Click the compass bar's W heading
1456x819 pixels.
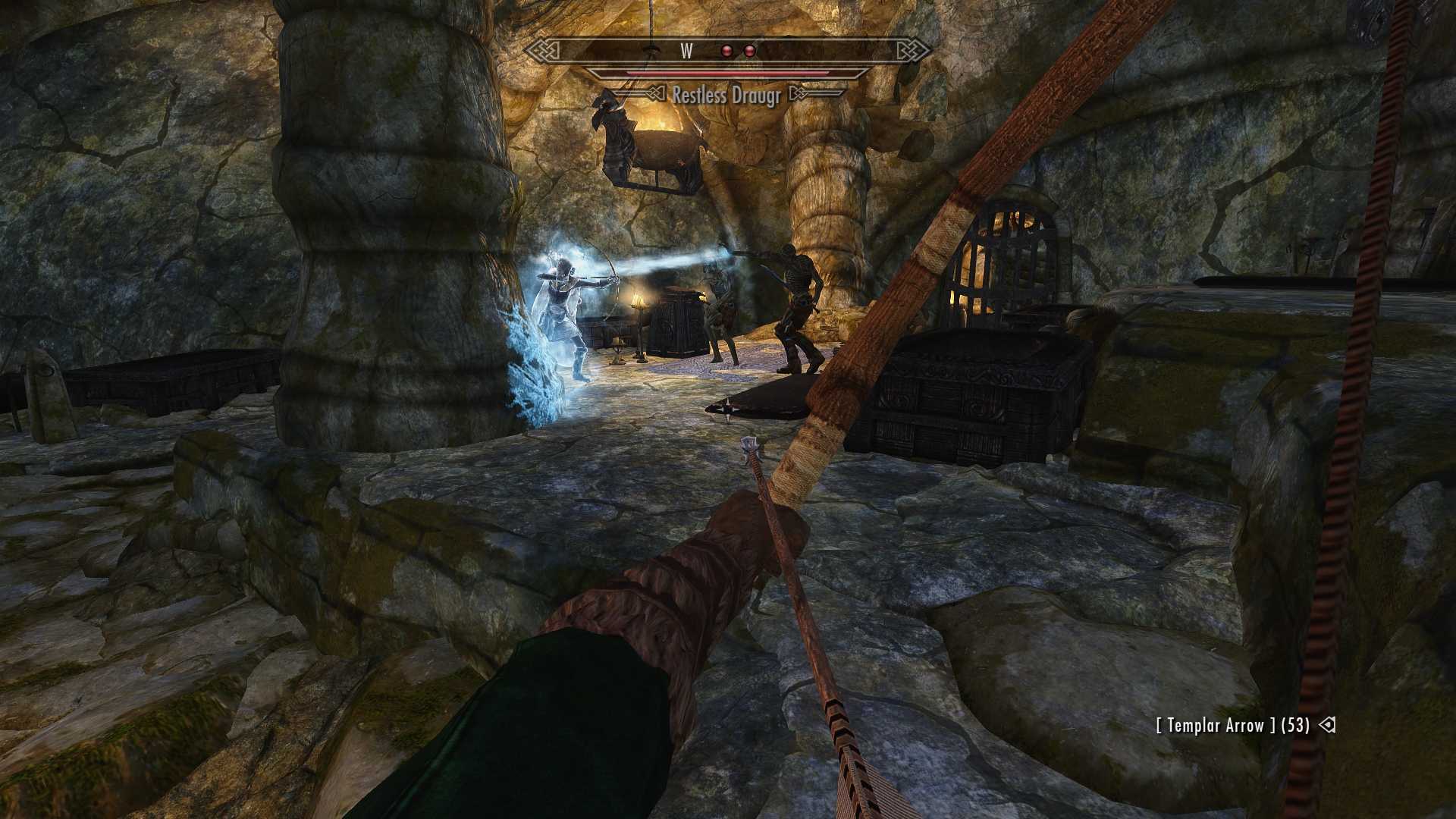[x=687, y=51]
